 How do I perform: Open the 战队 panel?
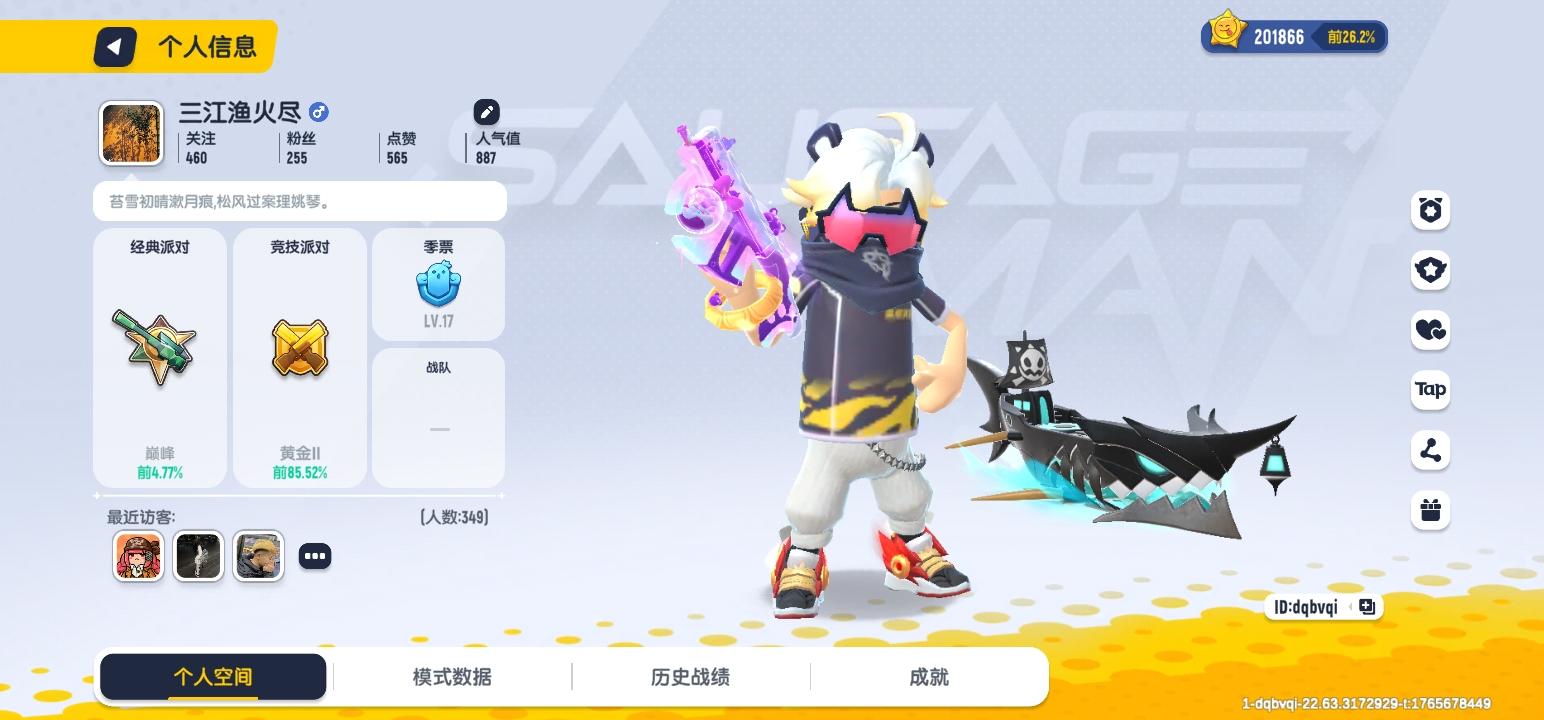click(x=437, y=417)
